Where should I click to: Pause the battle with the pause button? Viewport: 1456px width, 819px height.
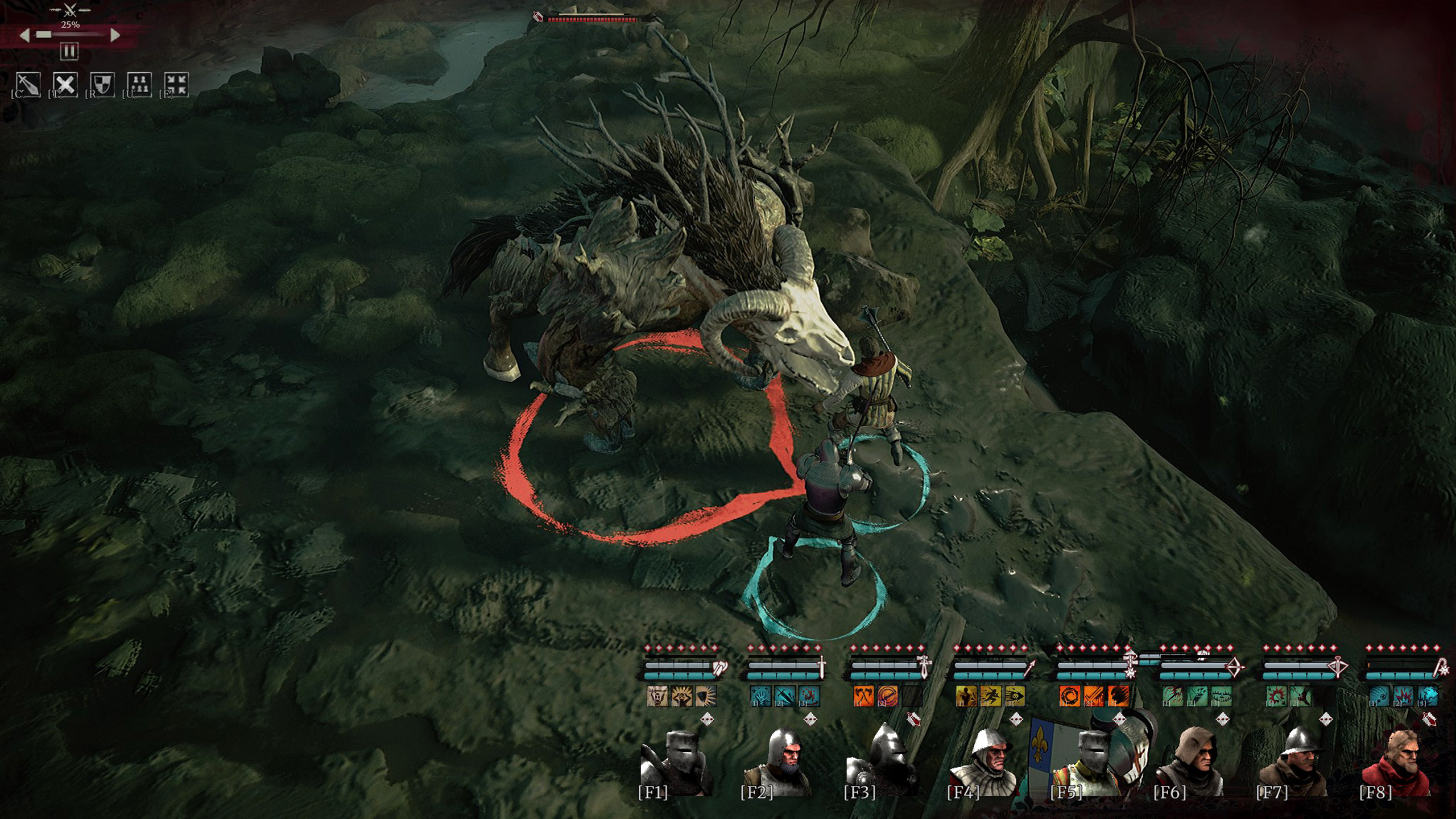click(x=69, y=52)
